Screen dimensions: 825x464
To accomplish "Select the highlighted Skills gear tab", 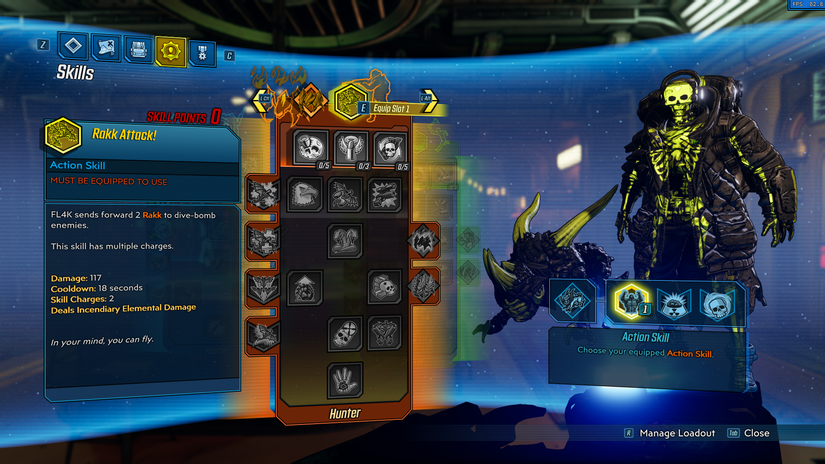I will tap(170, 47).
